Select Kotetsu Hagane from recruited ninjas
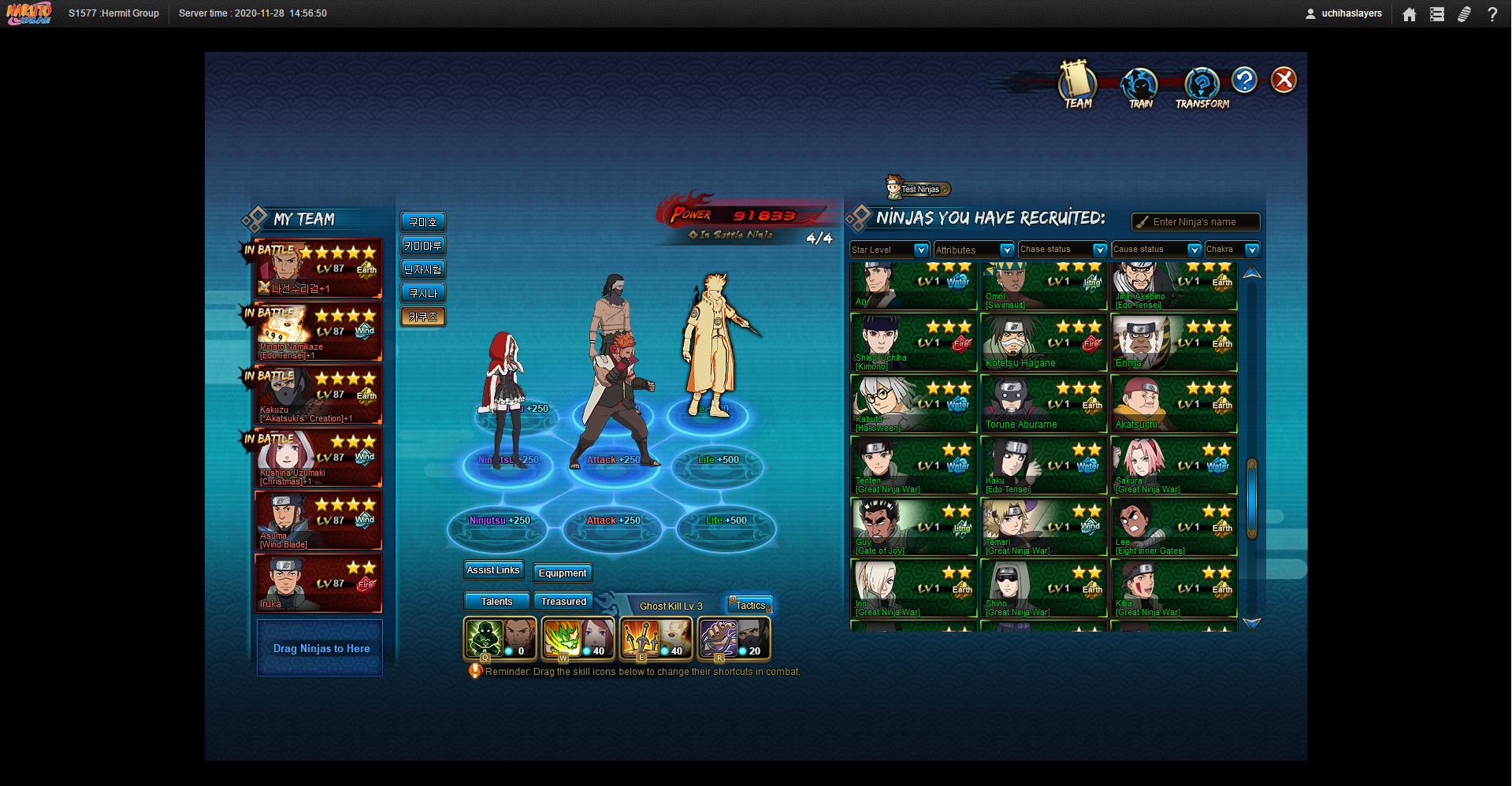This screenshot has height=786, width=1512. [x=1043, y=343]
